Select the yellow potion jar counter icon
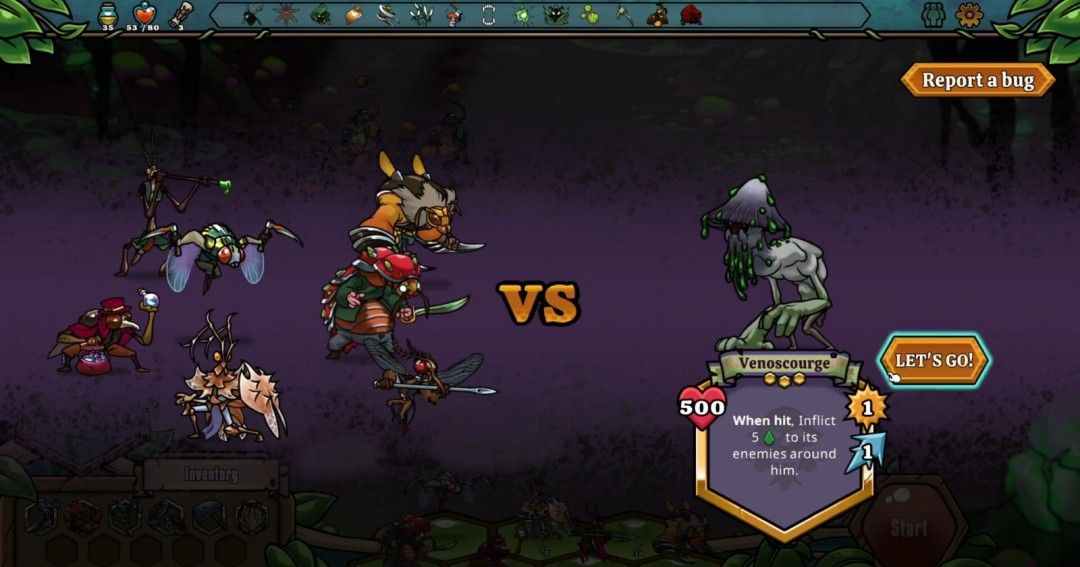1080x567 pixels. click(x=108, y=14)
